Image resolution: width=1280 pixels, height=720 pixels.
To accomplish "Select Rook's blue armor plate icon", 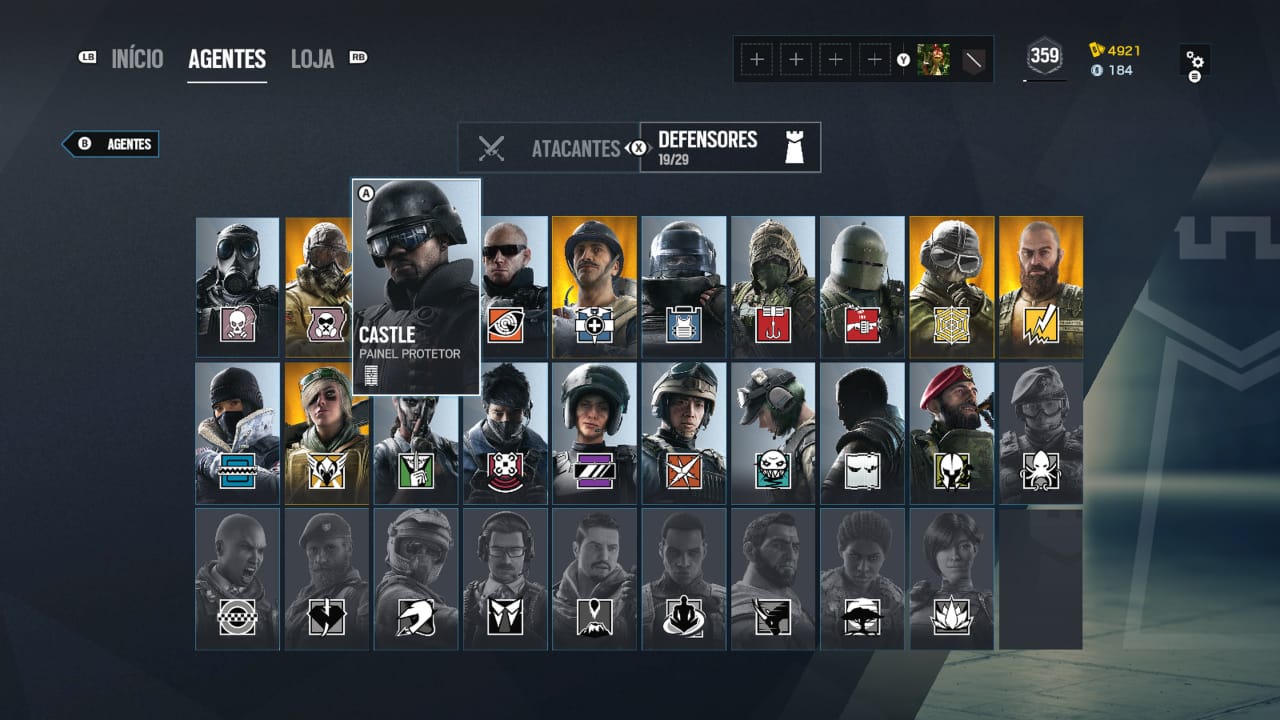I will point(686,325).
